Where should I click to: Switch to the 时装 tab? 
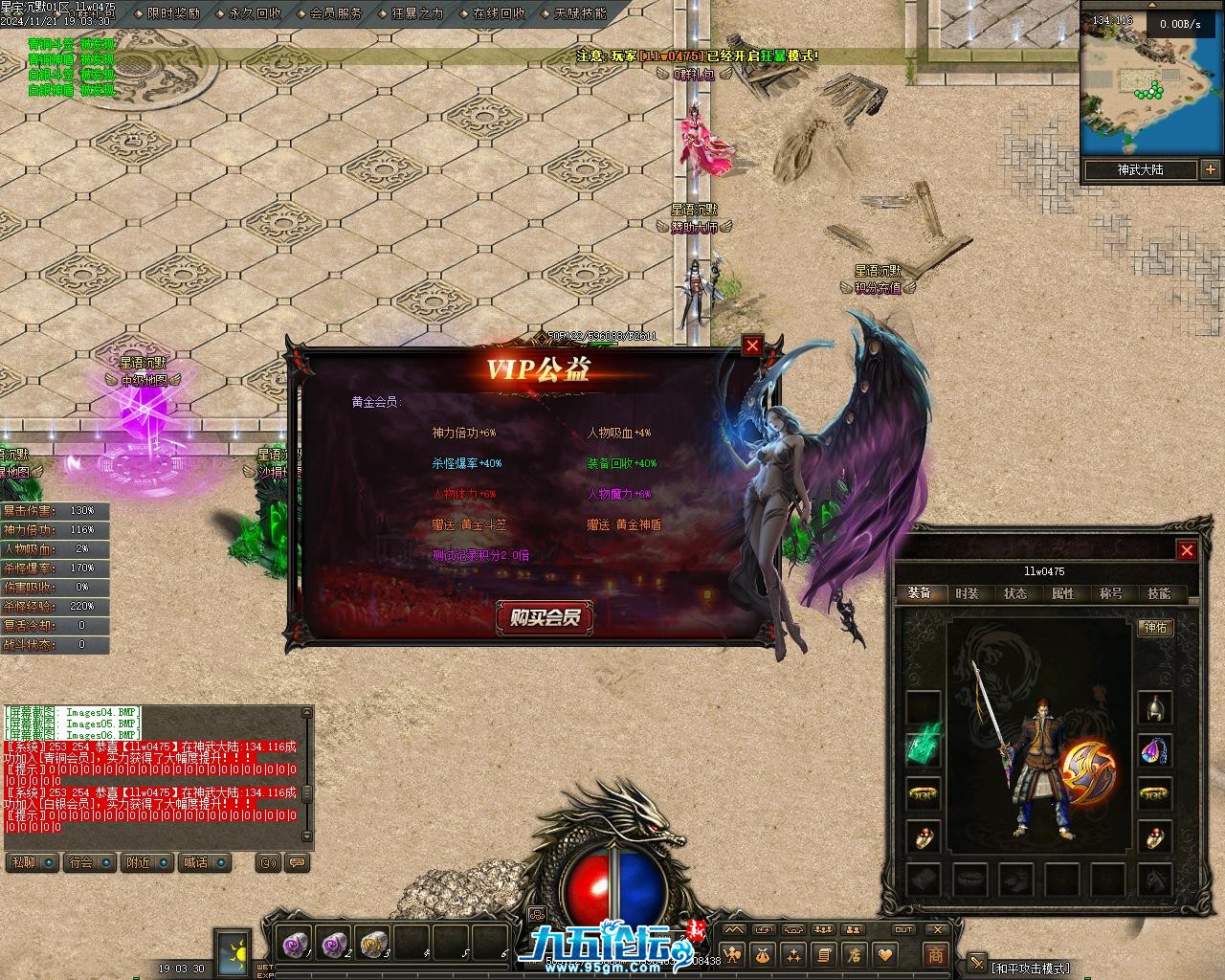(x=968, y=593)
